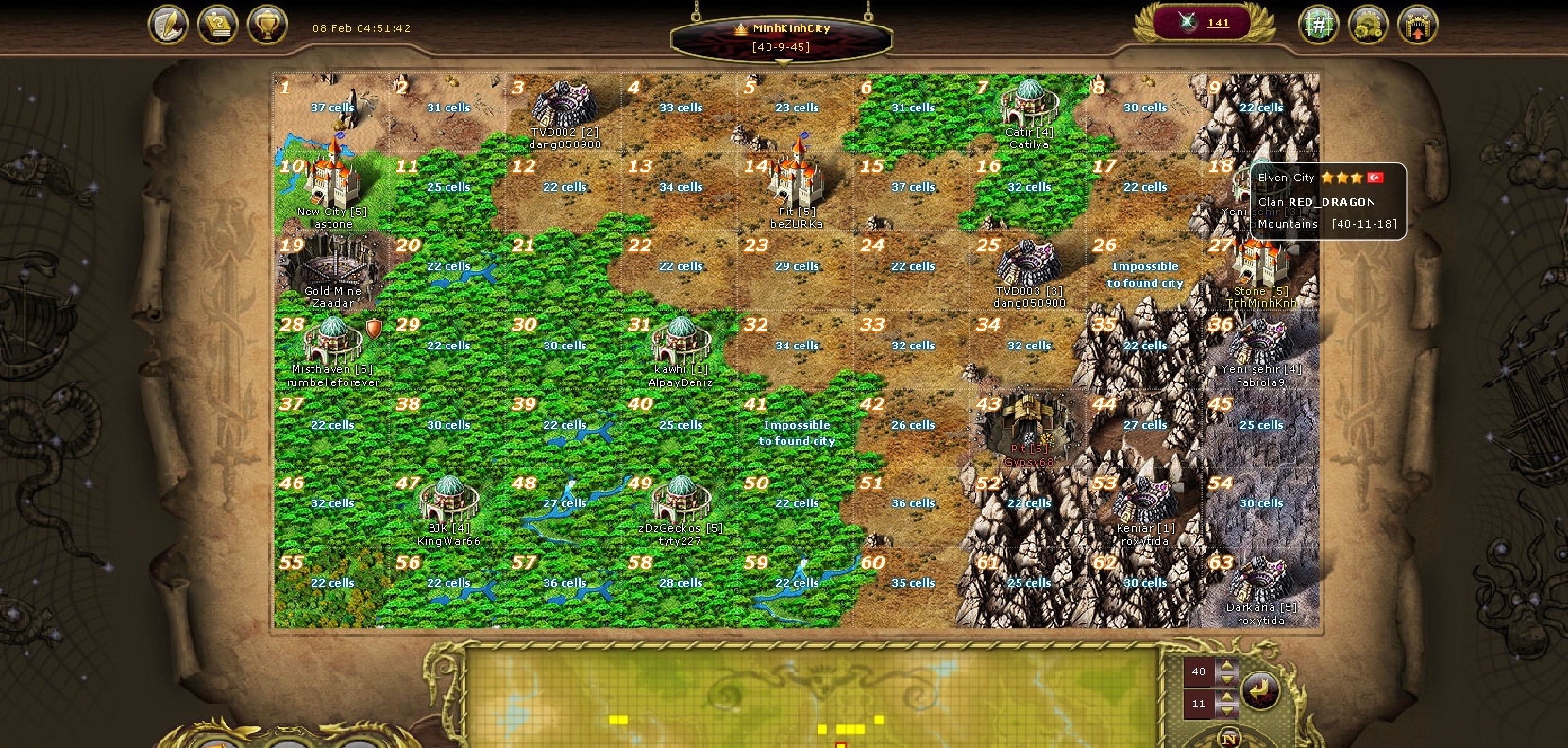Image resolution: width=1568 pixels, height=748 pixels.
Task: Open the golden gears settings
Action: pos(1368,25)
